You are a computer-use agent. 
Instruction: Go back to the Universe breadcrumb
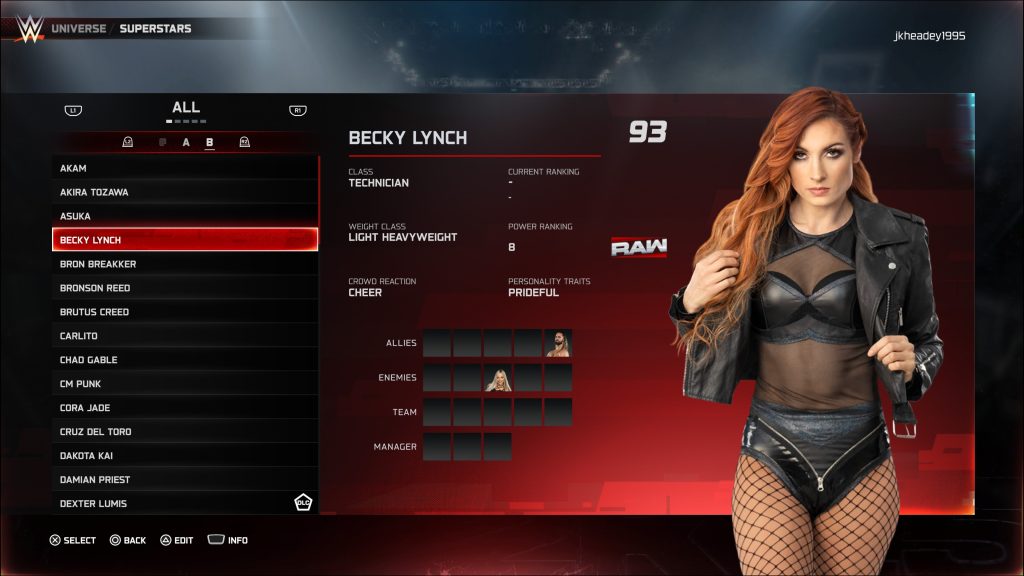tap(78, 28)
